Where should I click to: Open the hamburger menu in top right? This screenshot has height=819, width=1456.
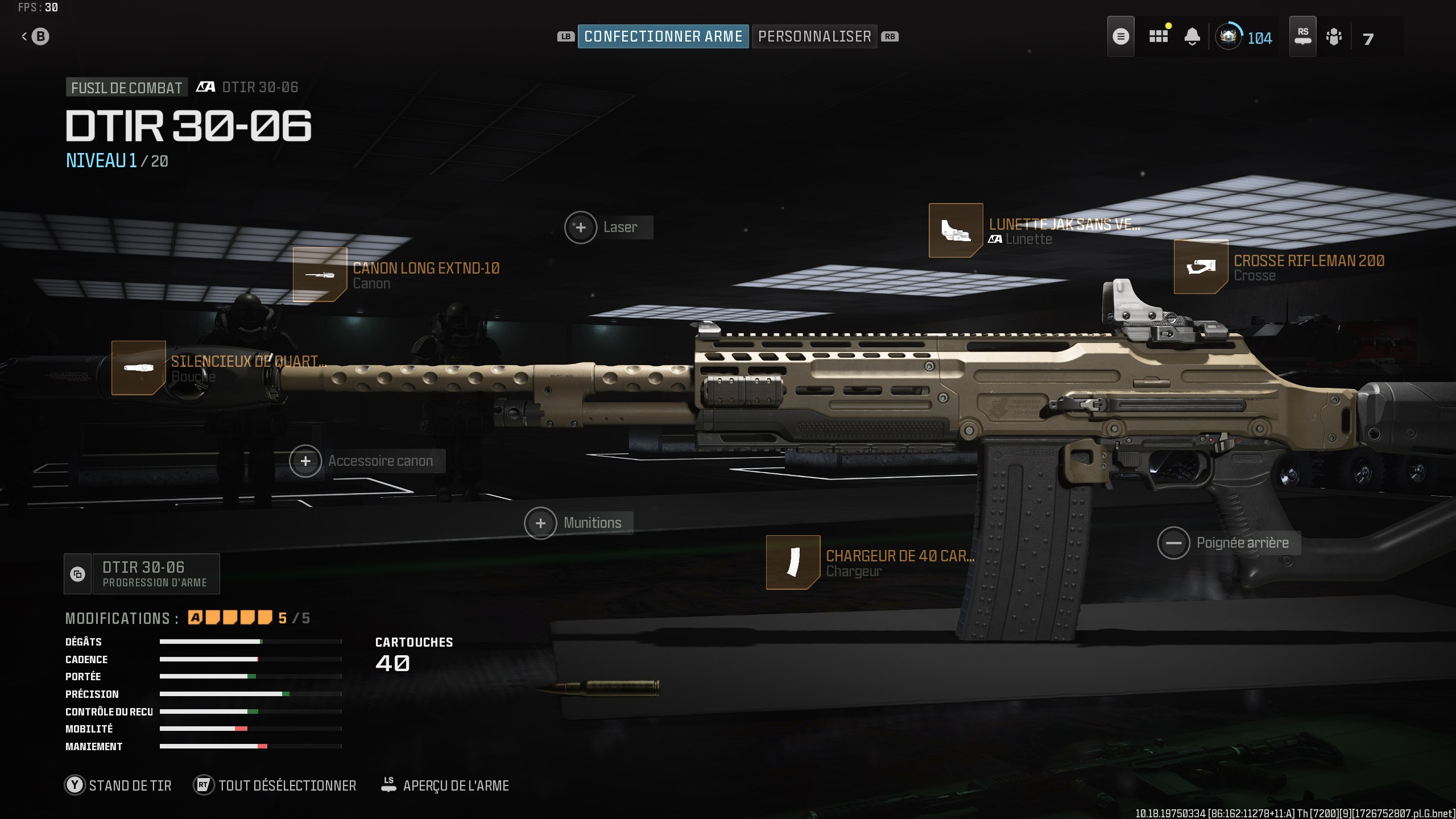1121,36
